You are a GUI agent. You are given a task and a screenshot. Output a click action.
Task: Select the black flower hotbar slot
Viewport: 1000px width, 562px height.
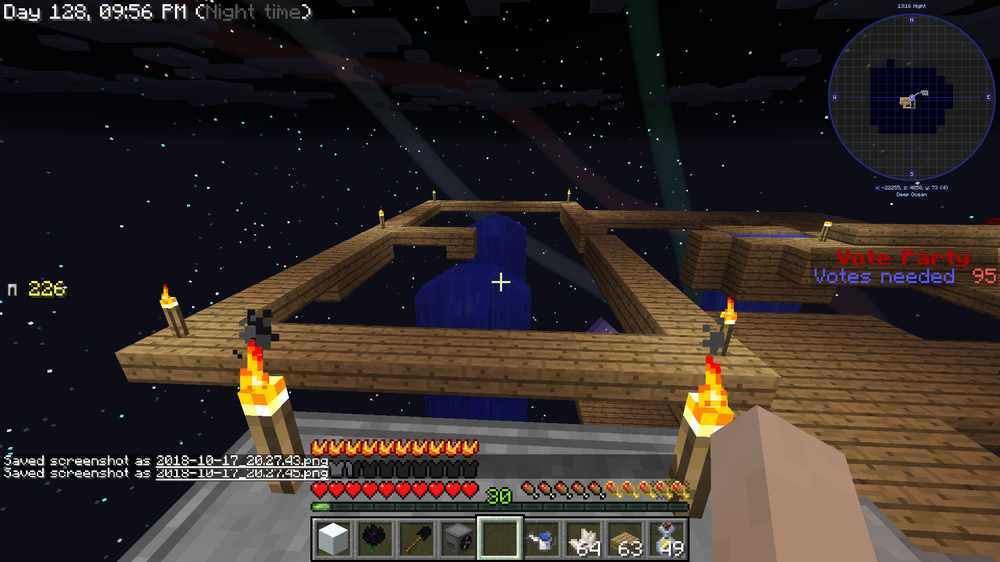pyautogui.click(x=377, y=538)
